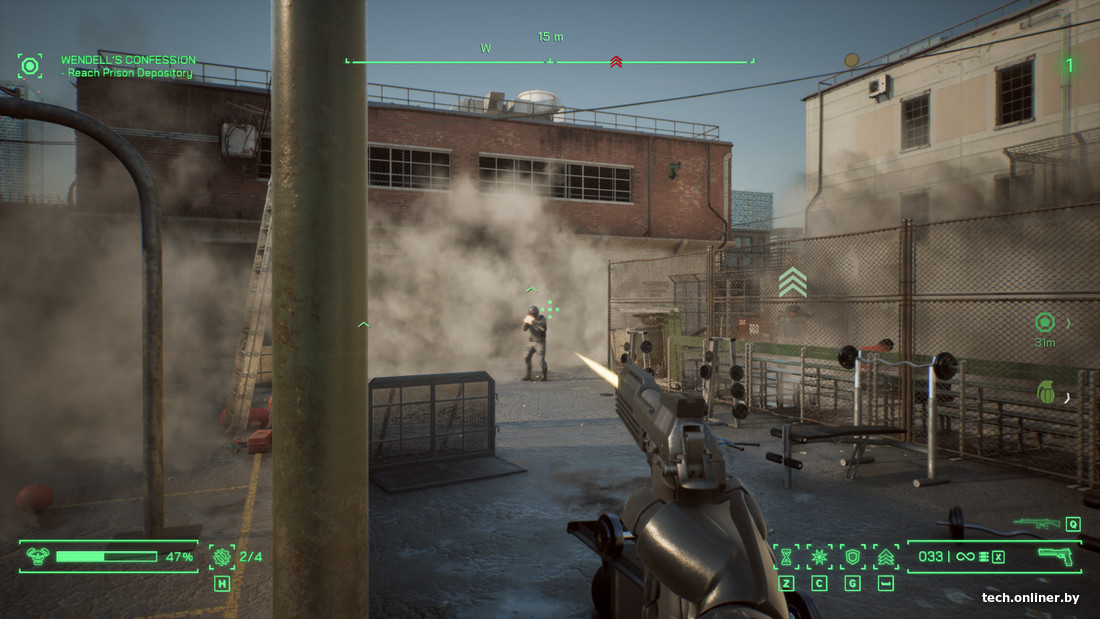This screenshot has width=1100, height=619.
Task: Activate the hourglass slow-motion ability
Action: (x=786, y=557)
